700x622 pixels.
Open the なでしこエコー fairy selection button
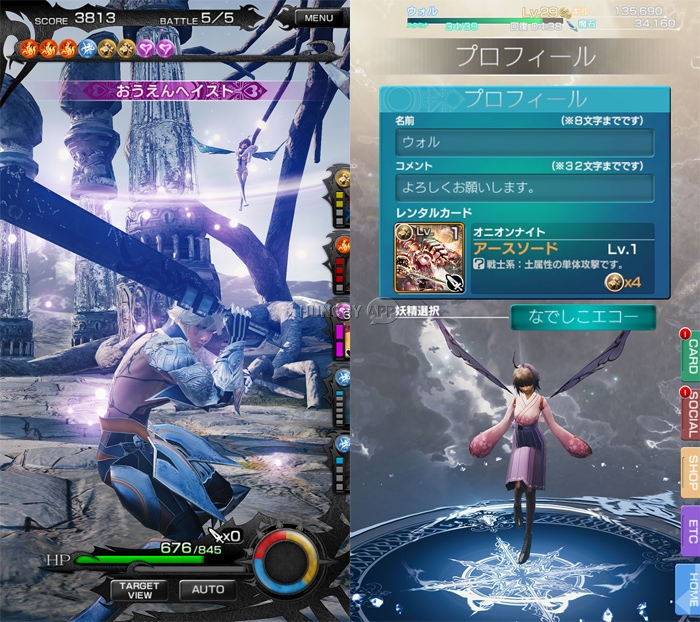click(x=582, y=317)
